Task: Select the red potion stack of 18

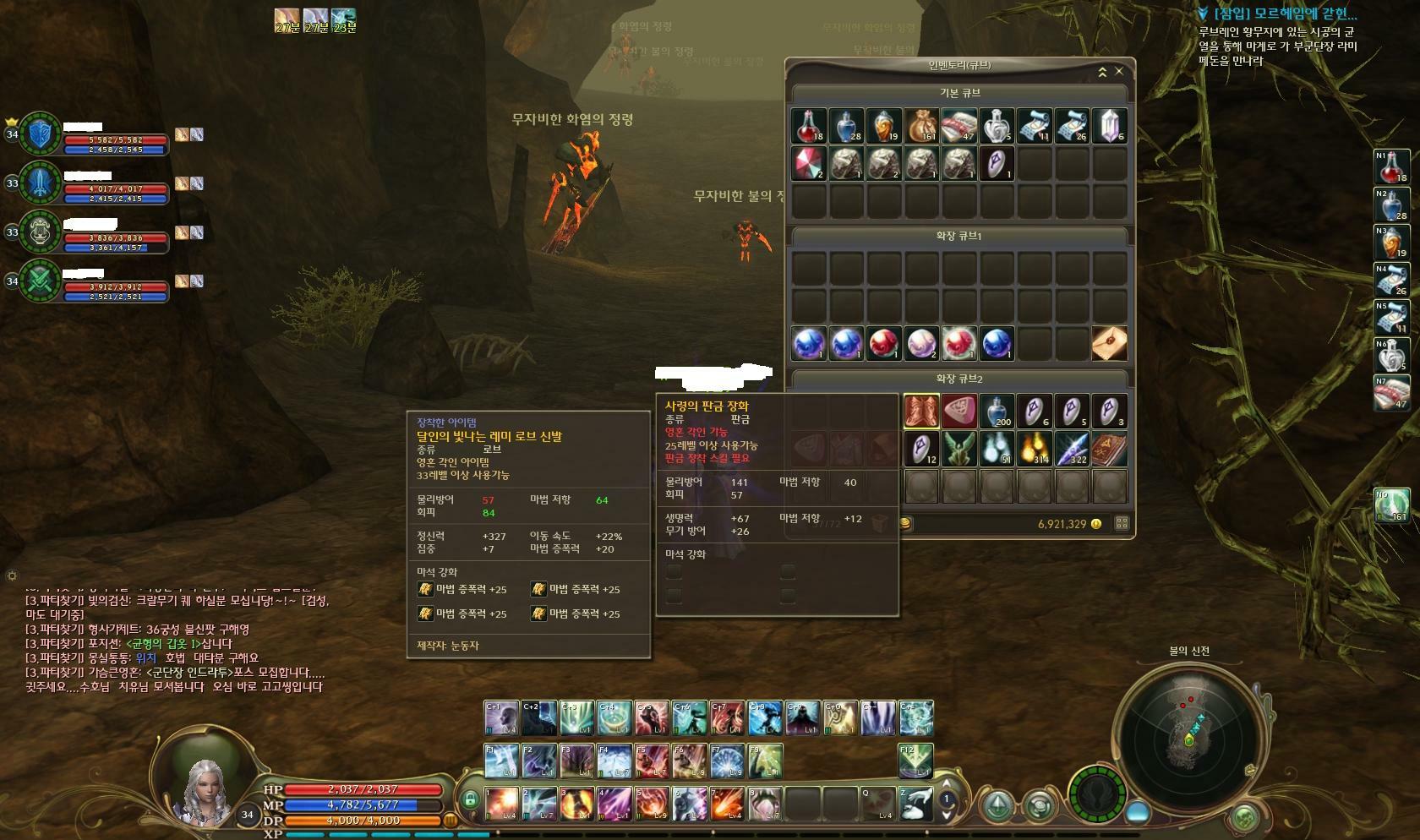Action: coord(808,126)
